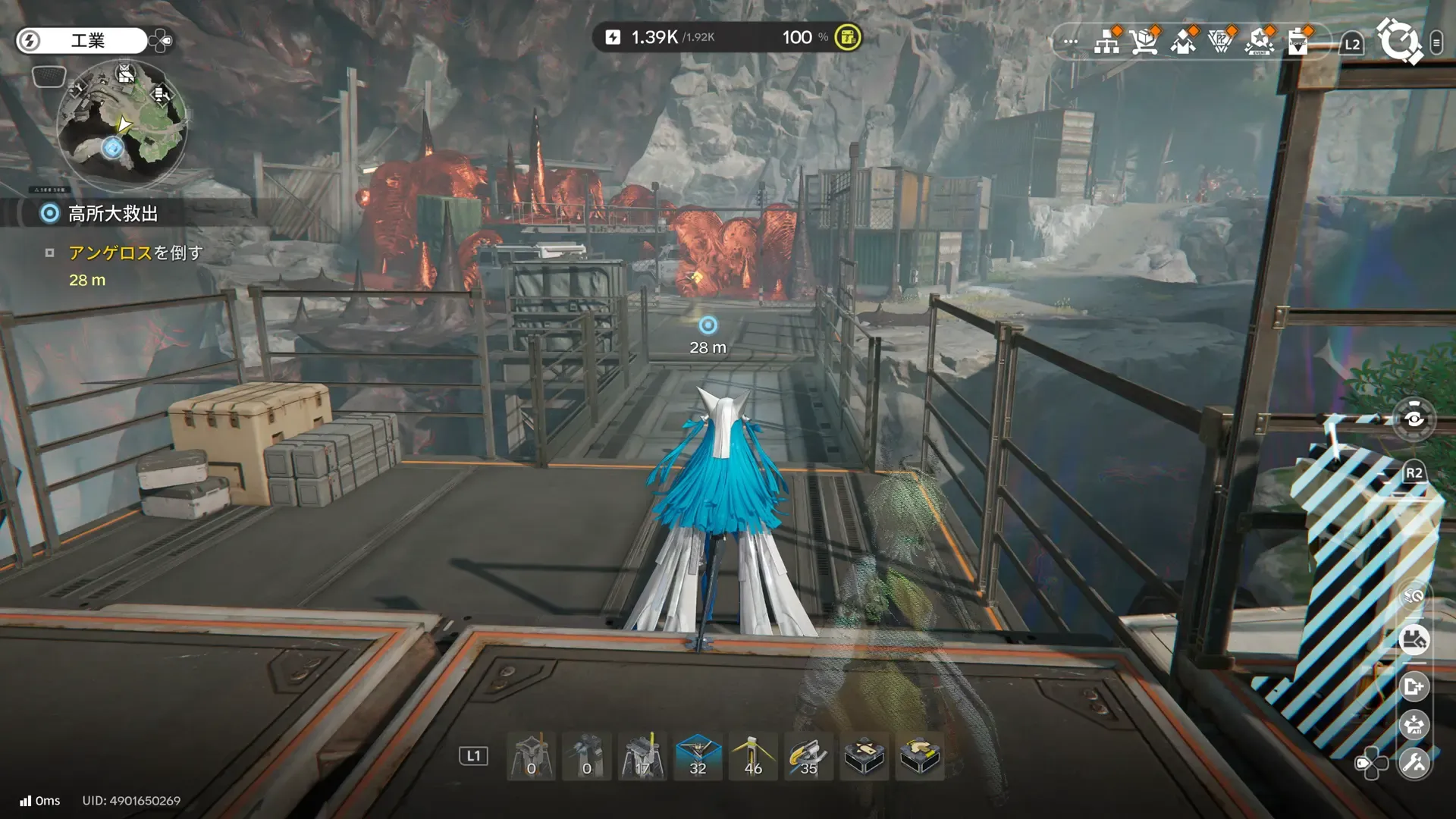
Task: Open the inverted triangle emblem icon
Action: pyautogui.click(x=1221, y=42)
